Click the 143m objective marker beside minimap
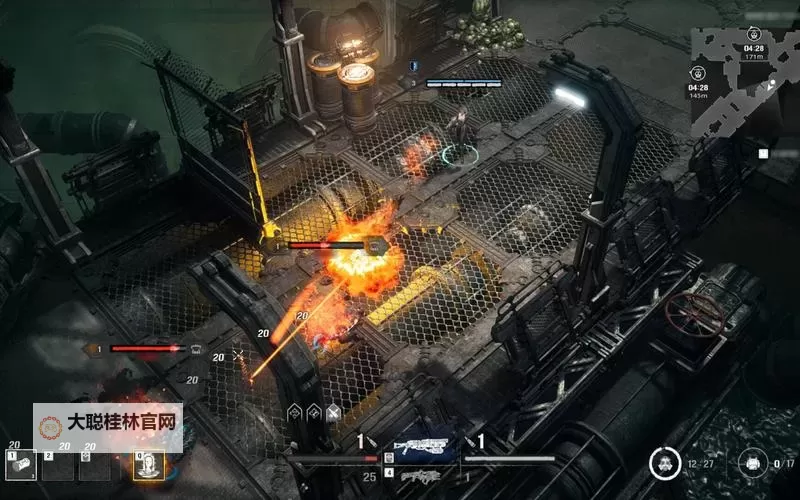Screen dimensions: 800x500 tap(698, 72)
